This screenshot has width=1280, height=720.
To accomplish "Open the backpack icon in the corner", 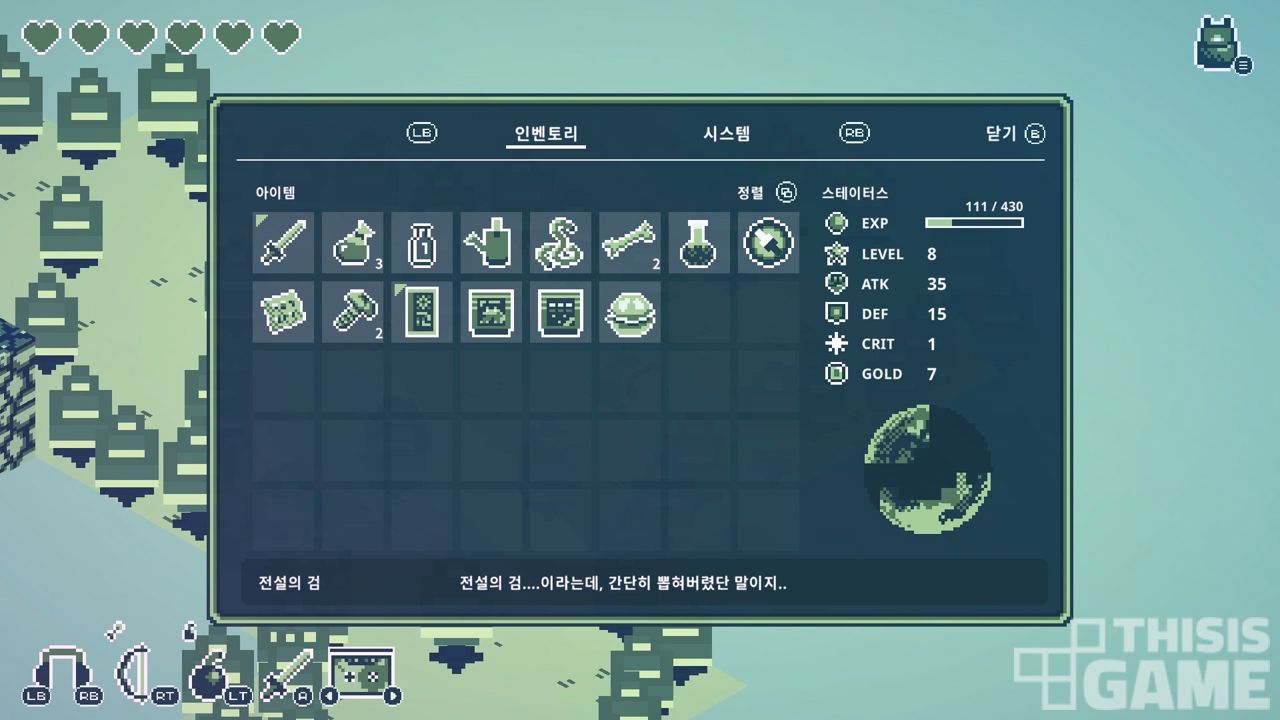I will [1219, 45].
